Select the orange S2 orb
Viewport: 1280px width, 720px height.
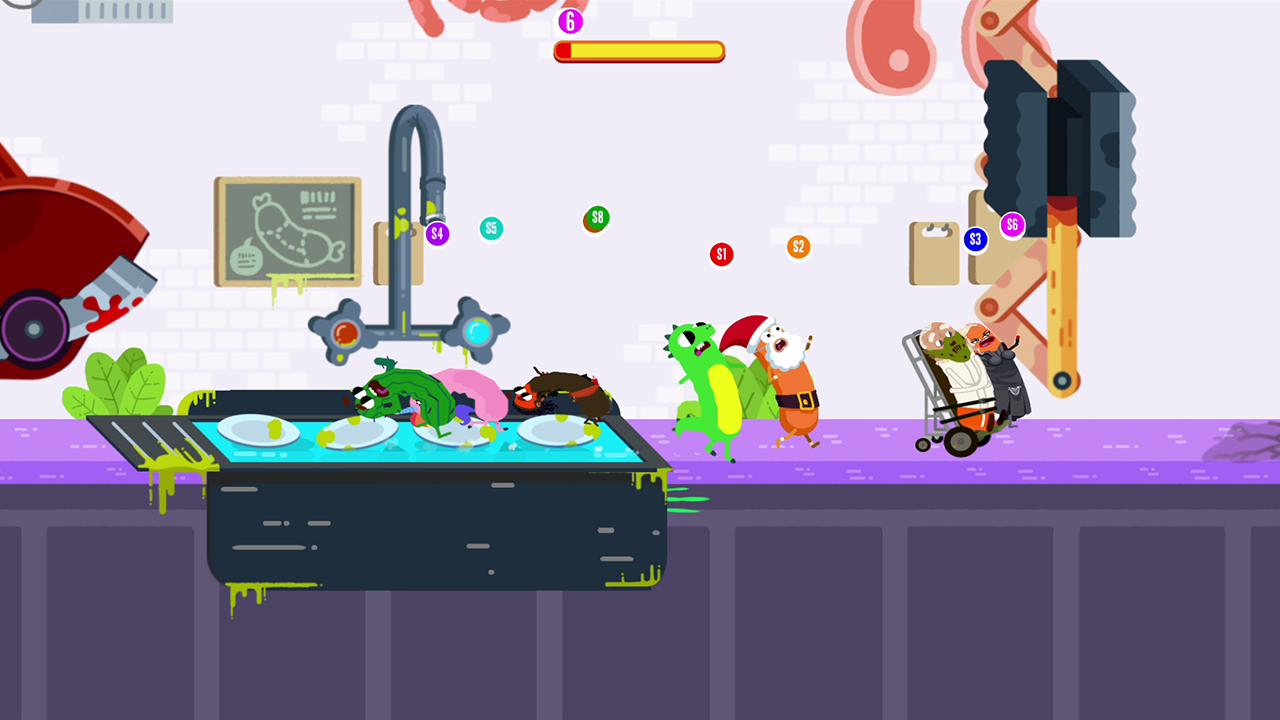[798, 246]
